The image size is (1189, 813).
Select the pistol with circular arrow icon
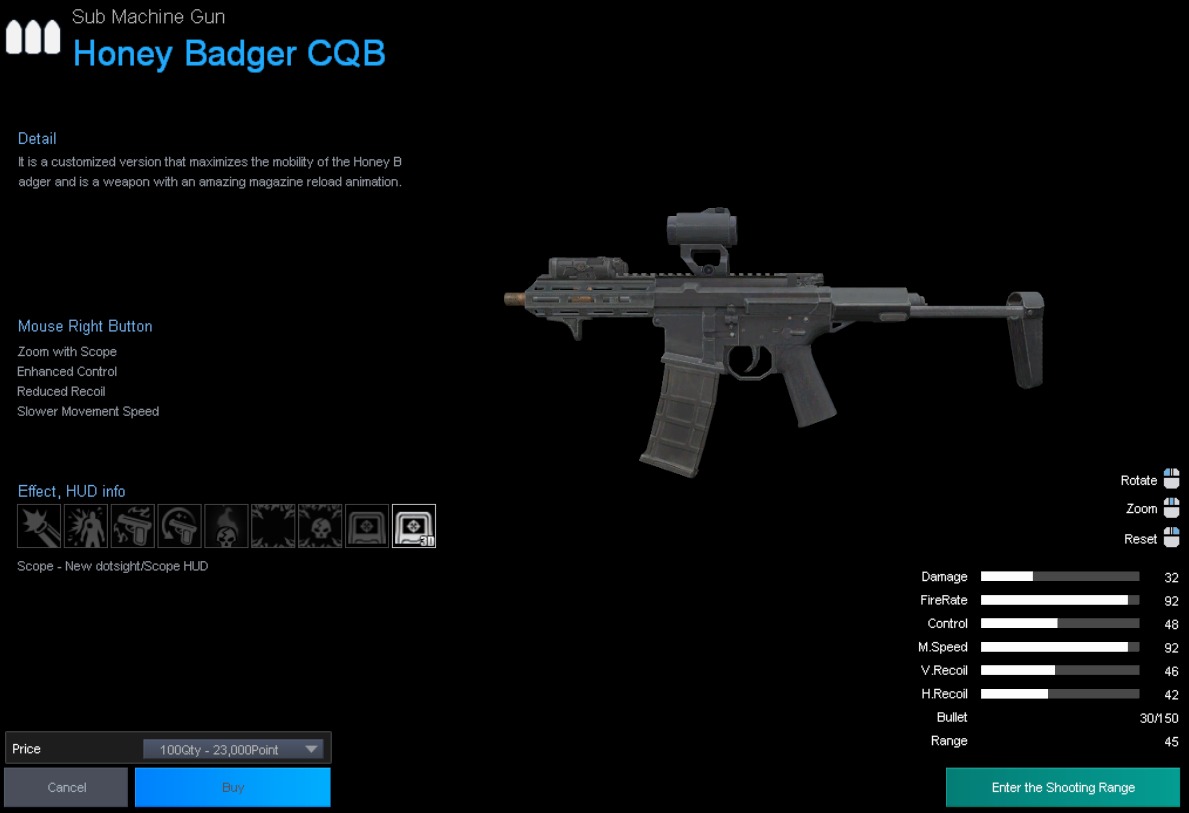point(180,526)
